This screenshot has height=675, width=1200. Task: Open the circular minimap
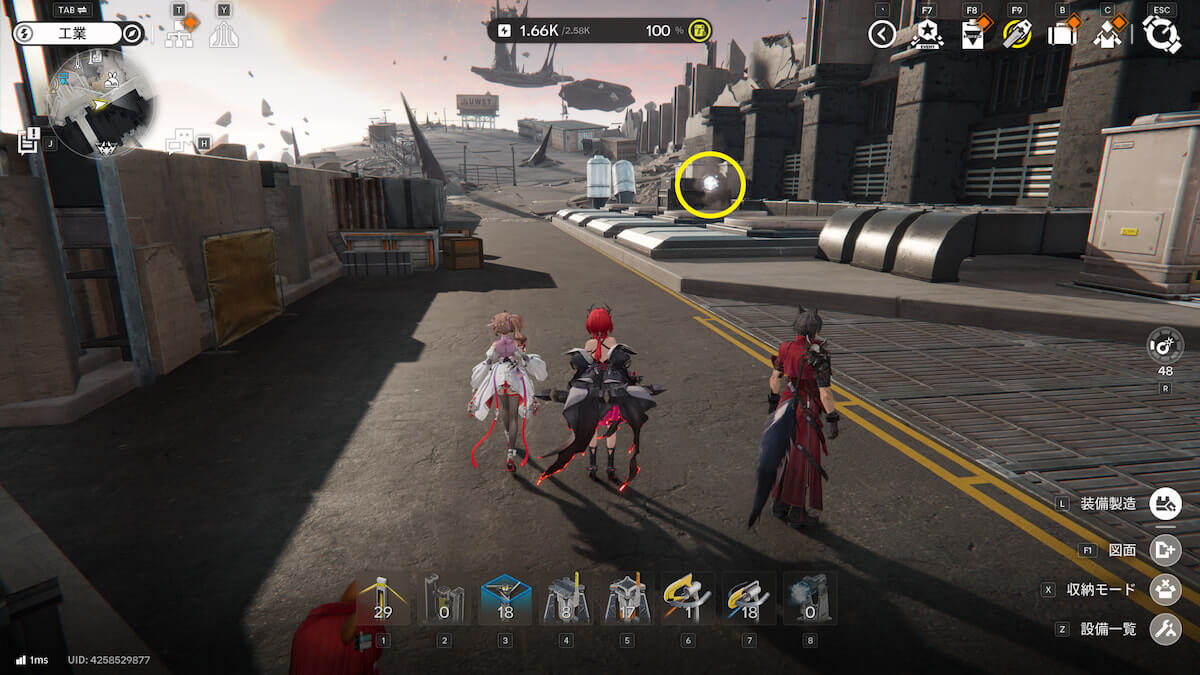100,102
